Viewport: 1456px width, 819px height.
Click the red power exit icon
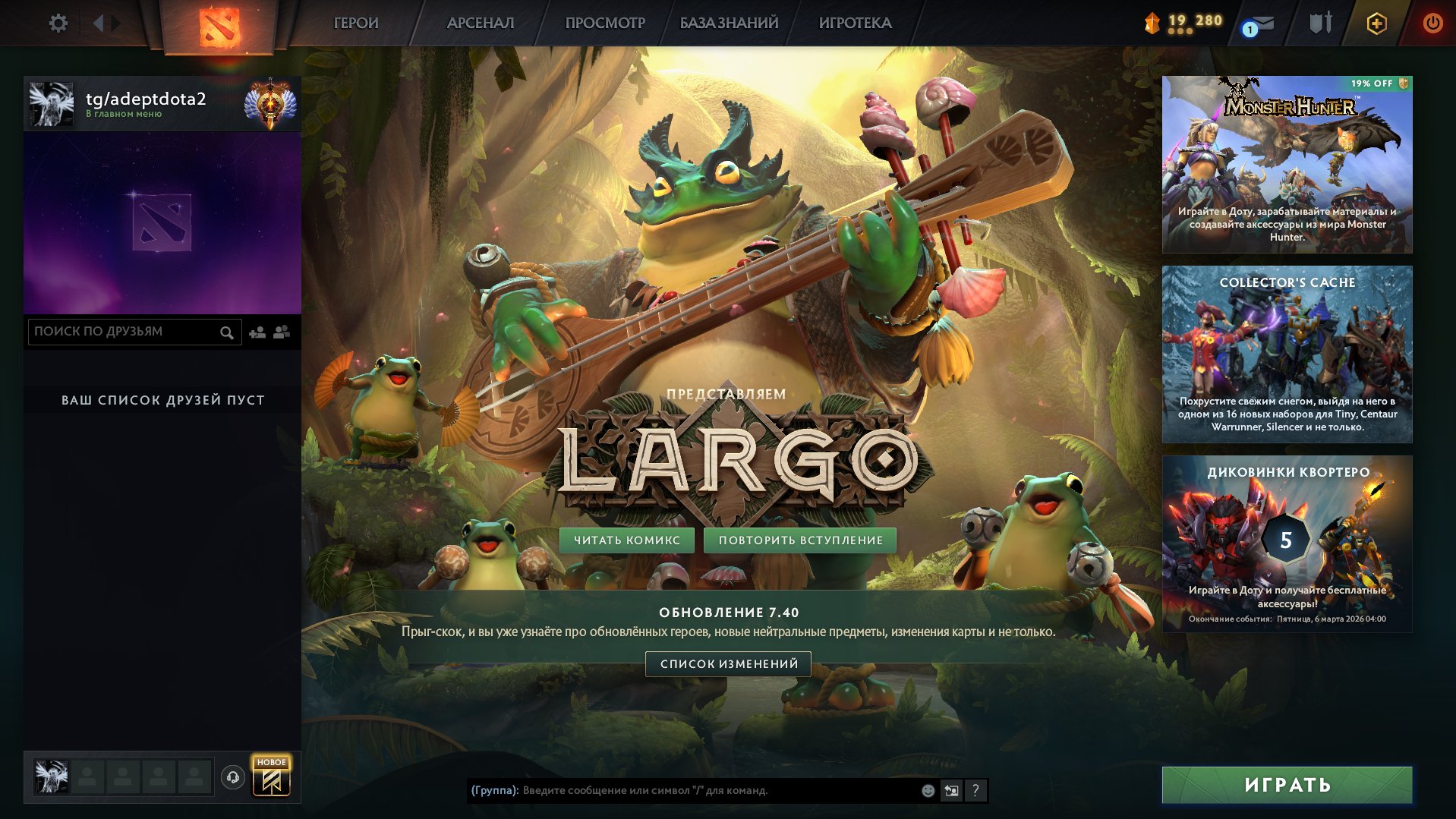(x=1434, y=23)
